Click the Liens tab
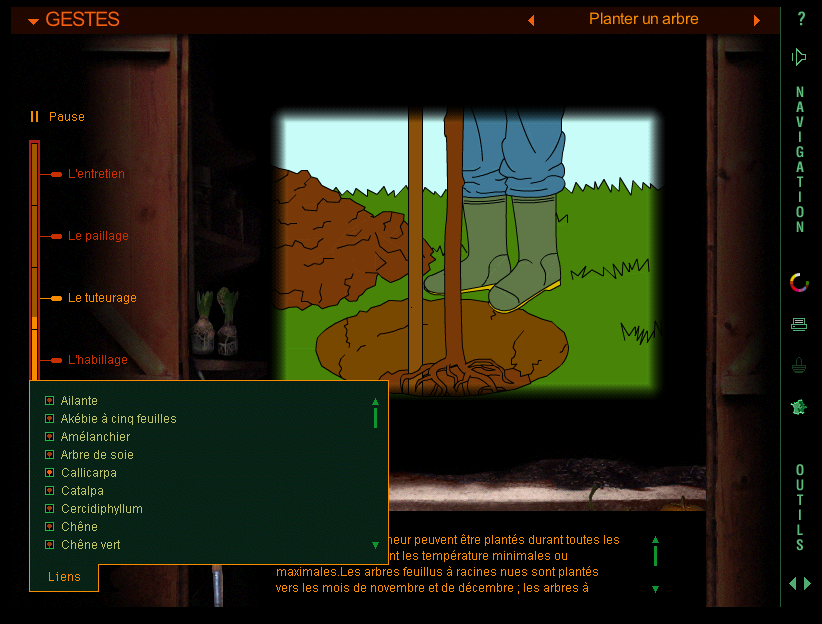 [64, 577]
